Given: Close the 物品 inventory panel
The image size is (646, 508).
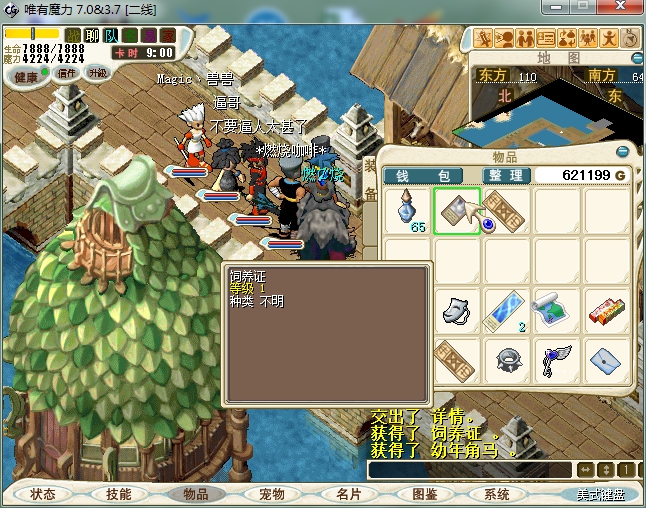Looking at the screenshot, I should (623, 152).
